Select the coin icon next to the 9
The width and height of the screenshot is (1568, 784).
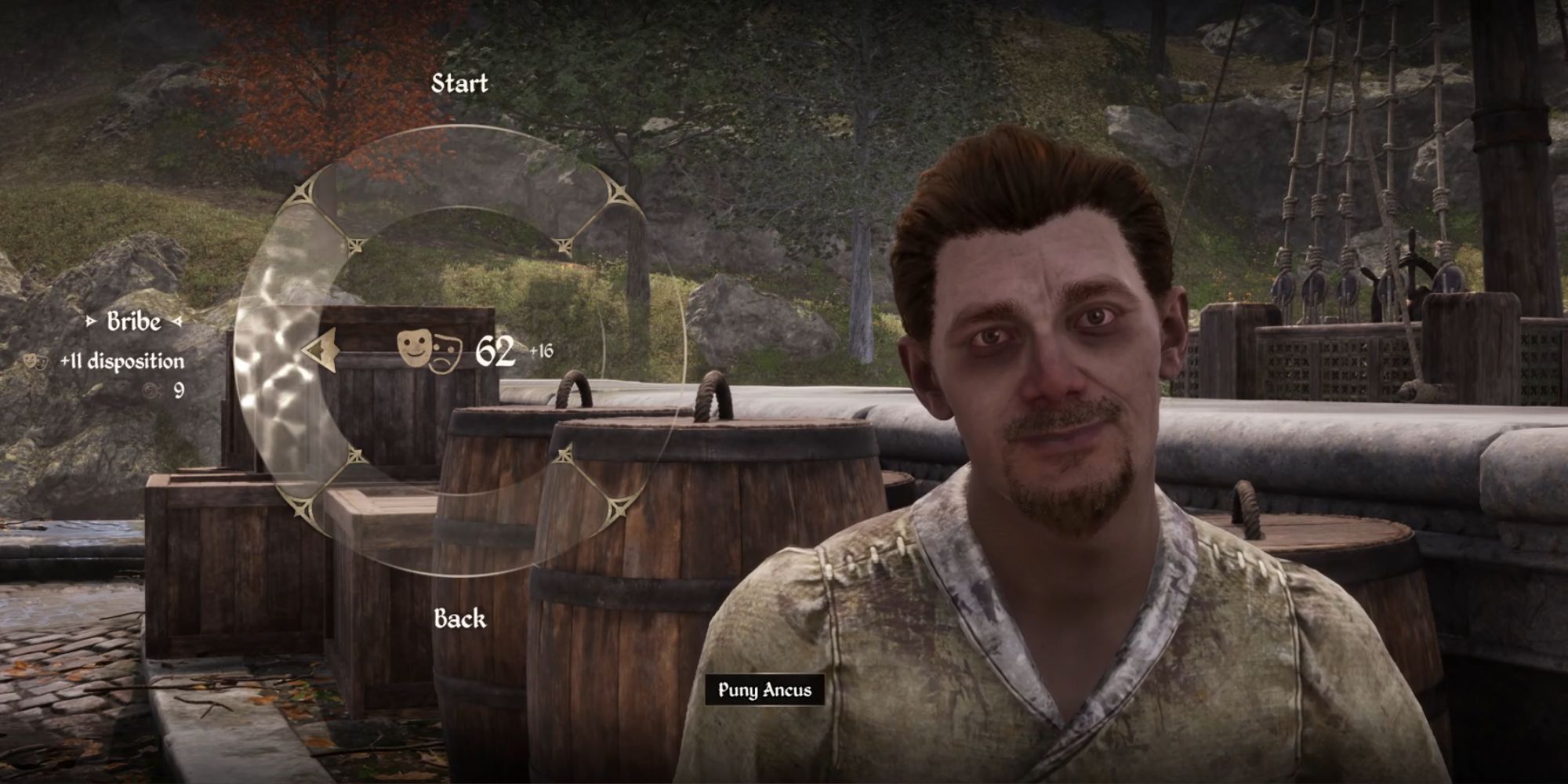151,390
